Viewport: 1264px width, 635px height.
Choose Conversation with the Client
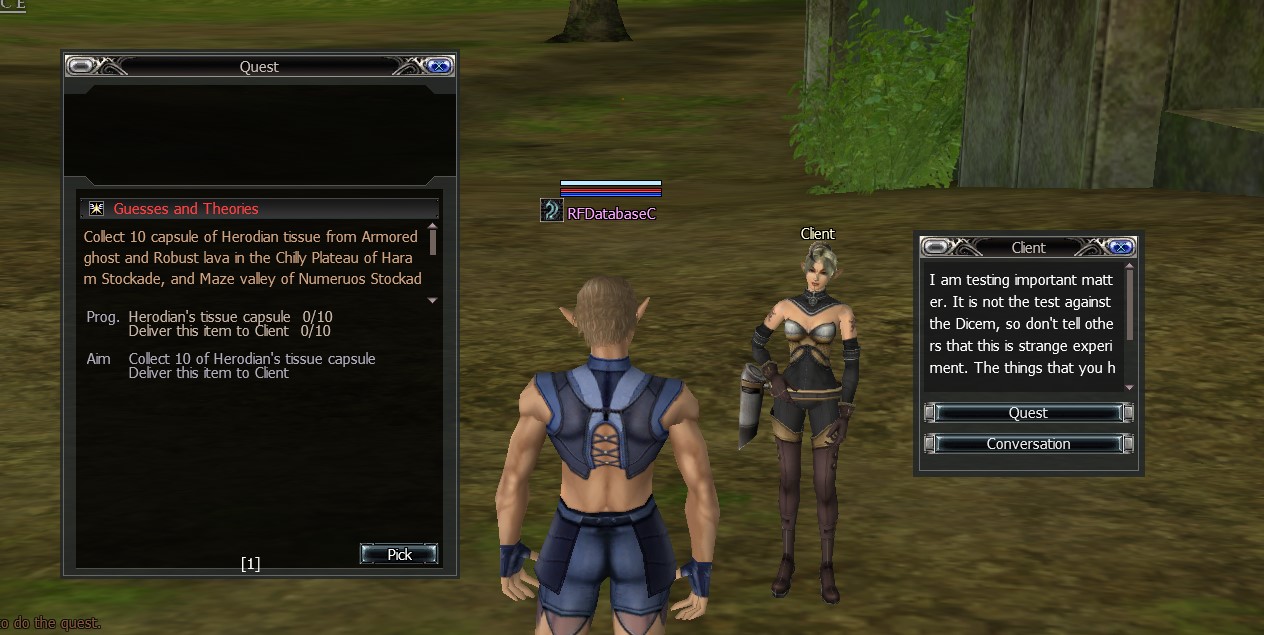click(1028, 444)
